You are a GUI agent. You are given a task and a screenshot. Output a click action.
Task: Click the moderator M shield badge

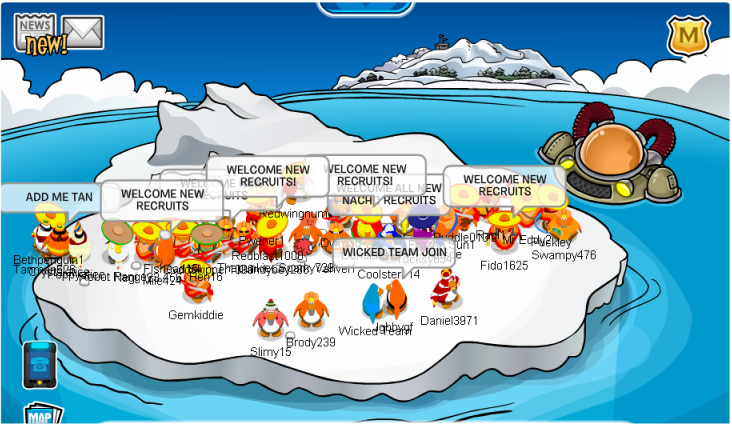click(x=687, y=37)
